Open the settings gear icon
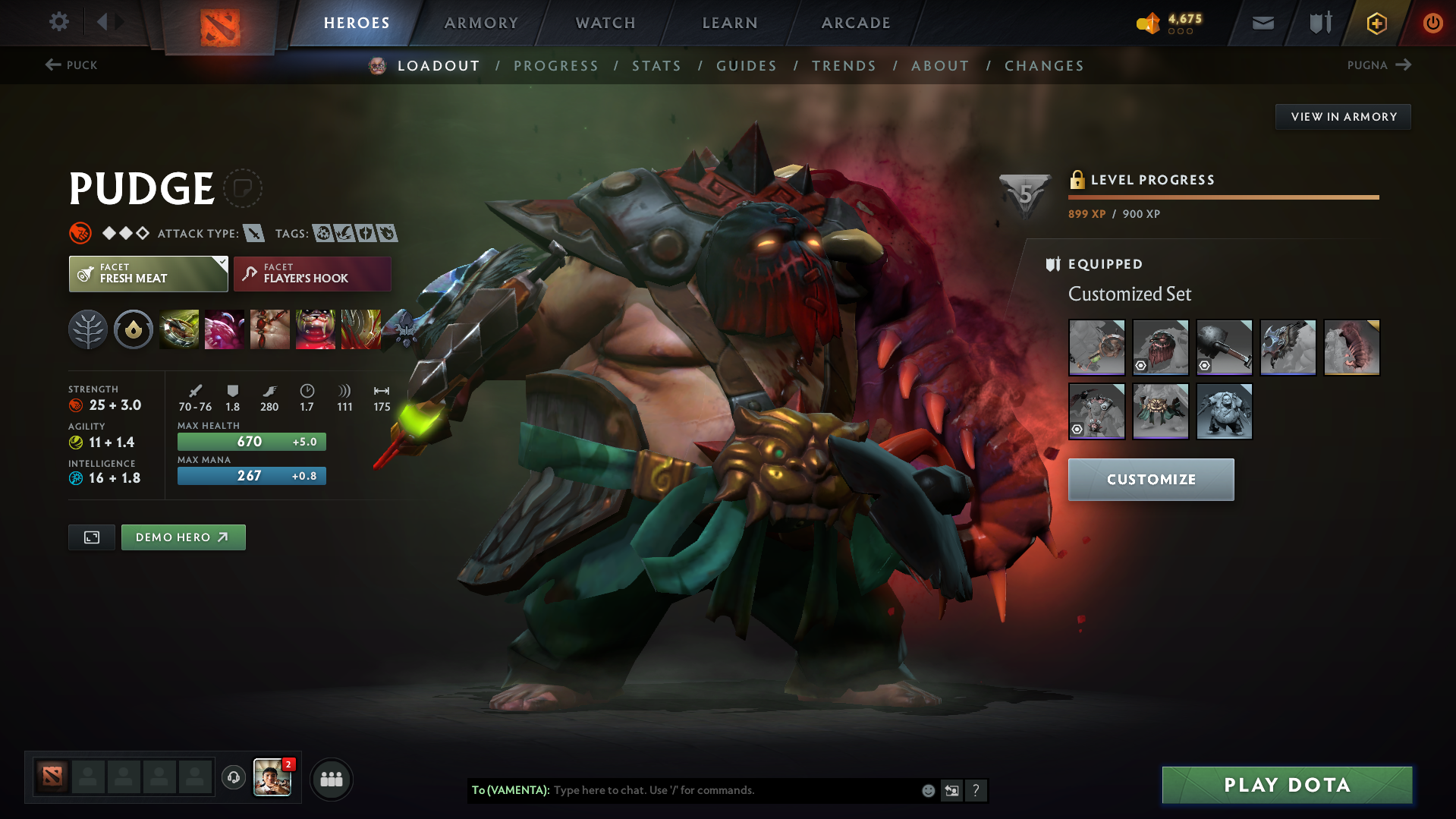Screen dimensions: 1456x819 point(58,22)
